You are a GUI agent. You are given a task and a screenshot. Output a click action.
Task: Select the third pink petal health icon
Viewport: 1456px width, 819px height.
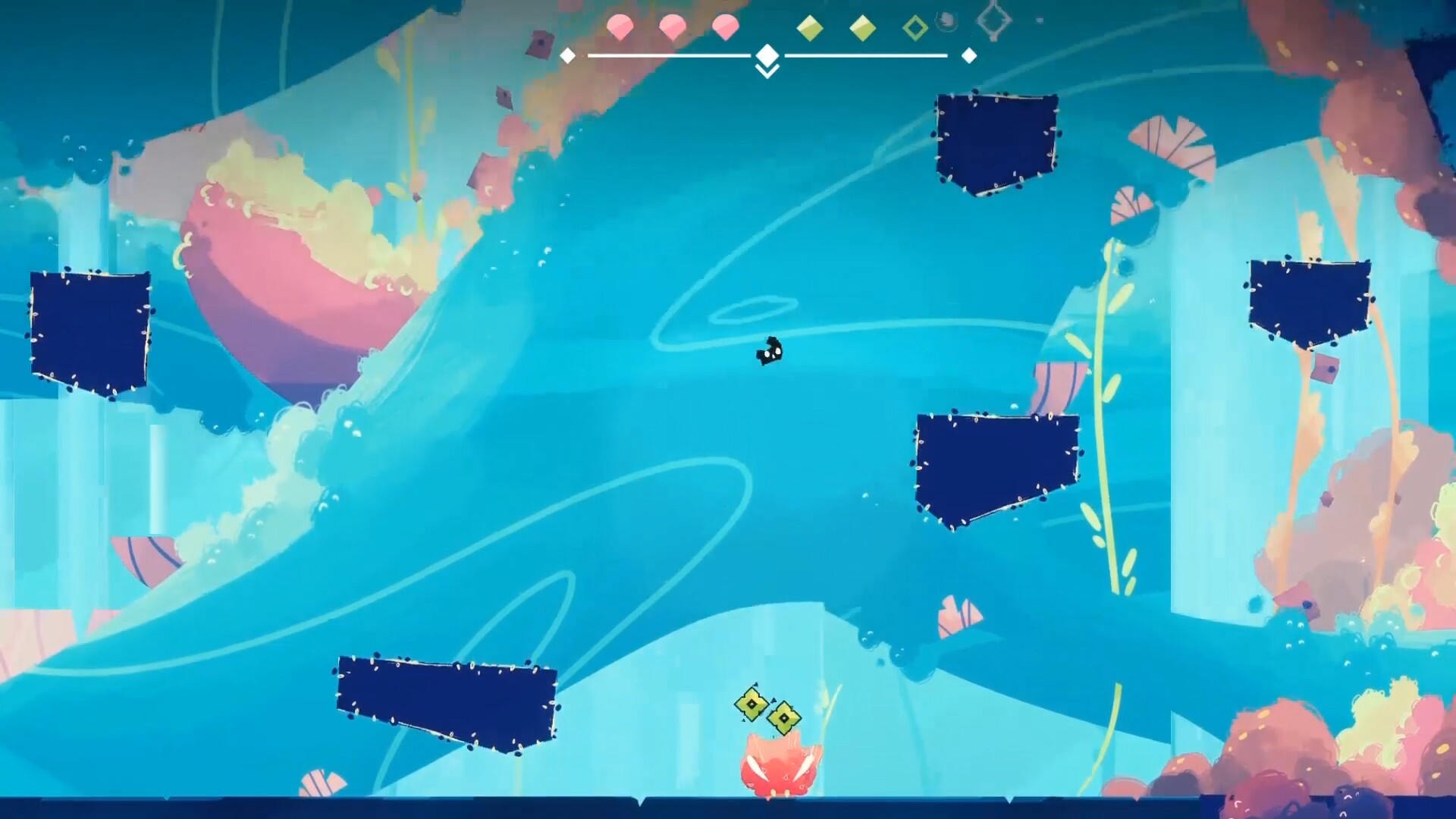(x=725, y=25)
